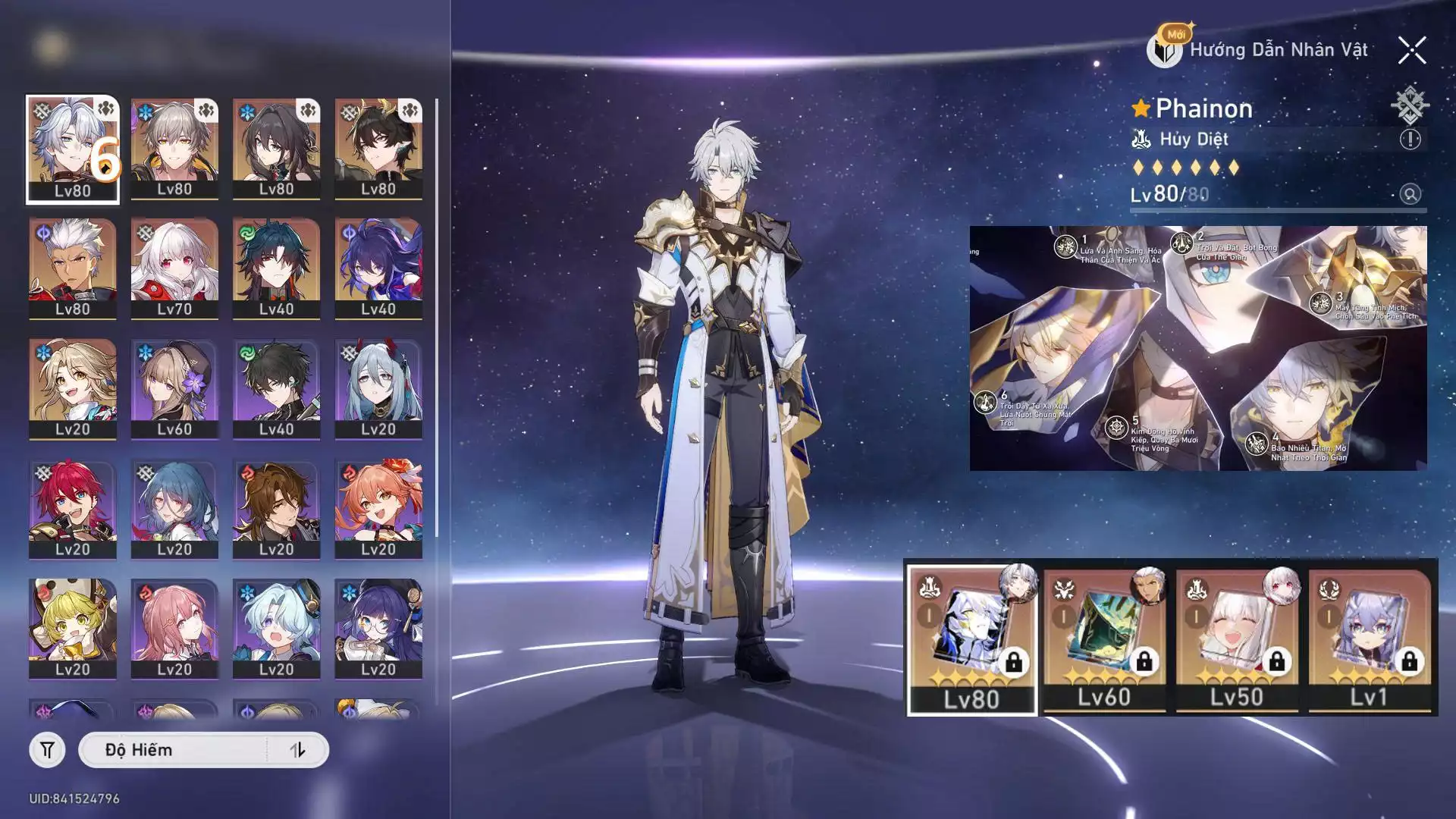
Task: Open Eidolon 4 node on the artwork
Action: pyautogui.click(x=1257, y=443)
